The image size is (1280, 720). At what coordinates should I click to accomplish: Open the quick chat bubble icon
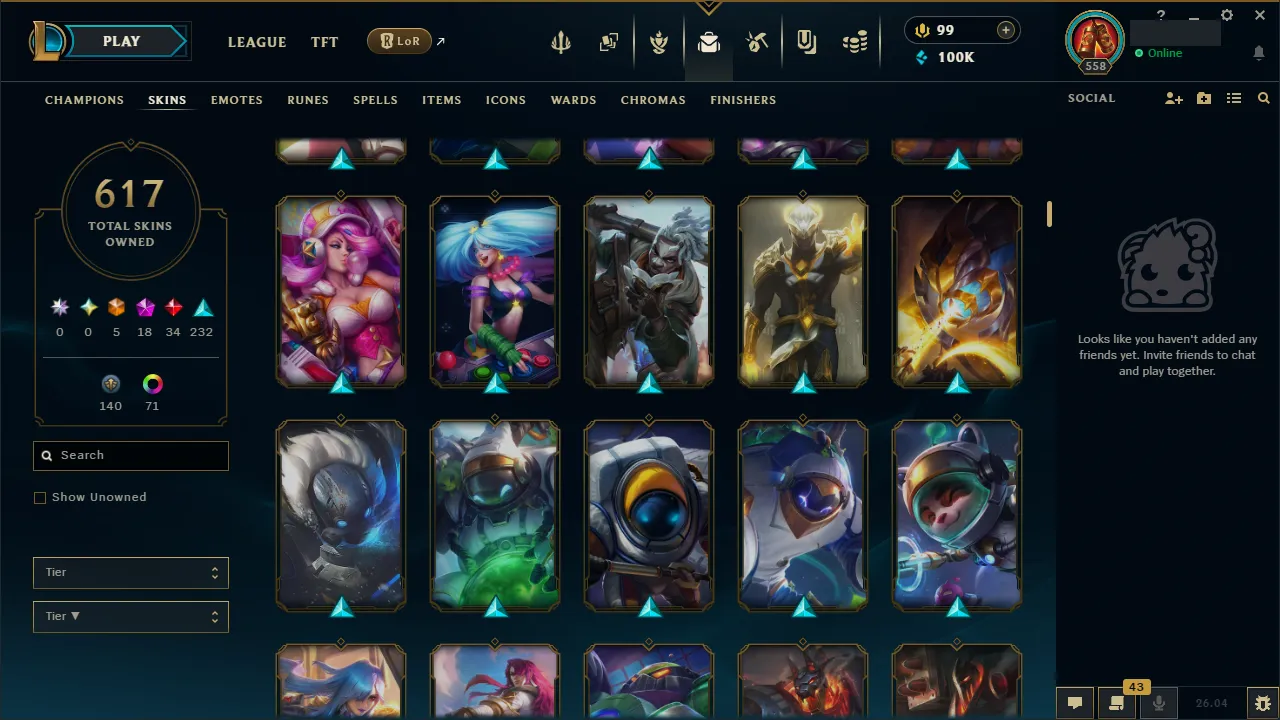[x=1074, y=703]
